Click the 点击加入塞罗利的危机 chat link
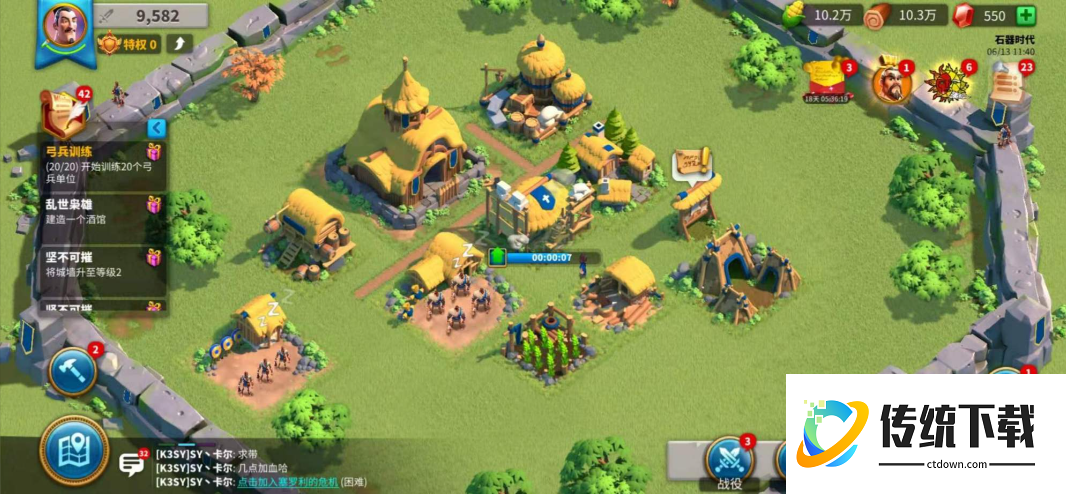 [288, 482]
